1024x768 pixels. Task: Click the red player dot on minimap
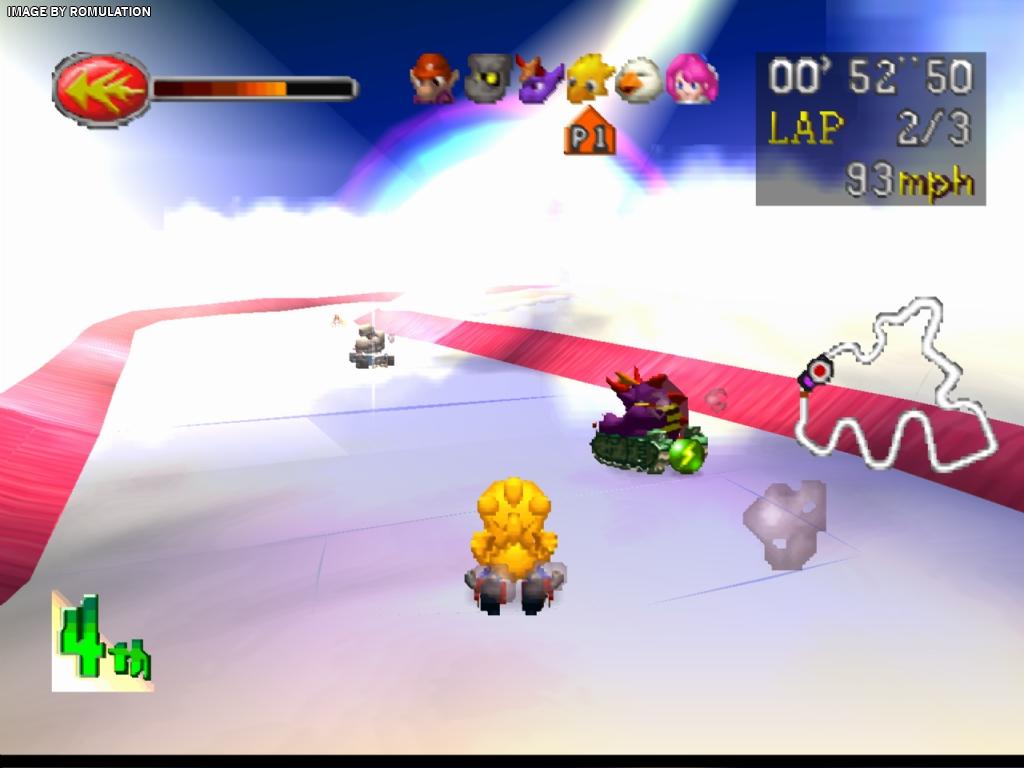pyautogui.click(x=820, y=372)
